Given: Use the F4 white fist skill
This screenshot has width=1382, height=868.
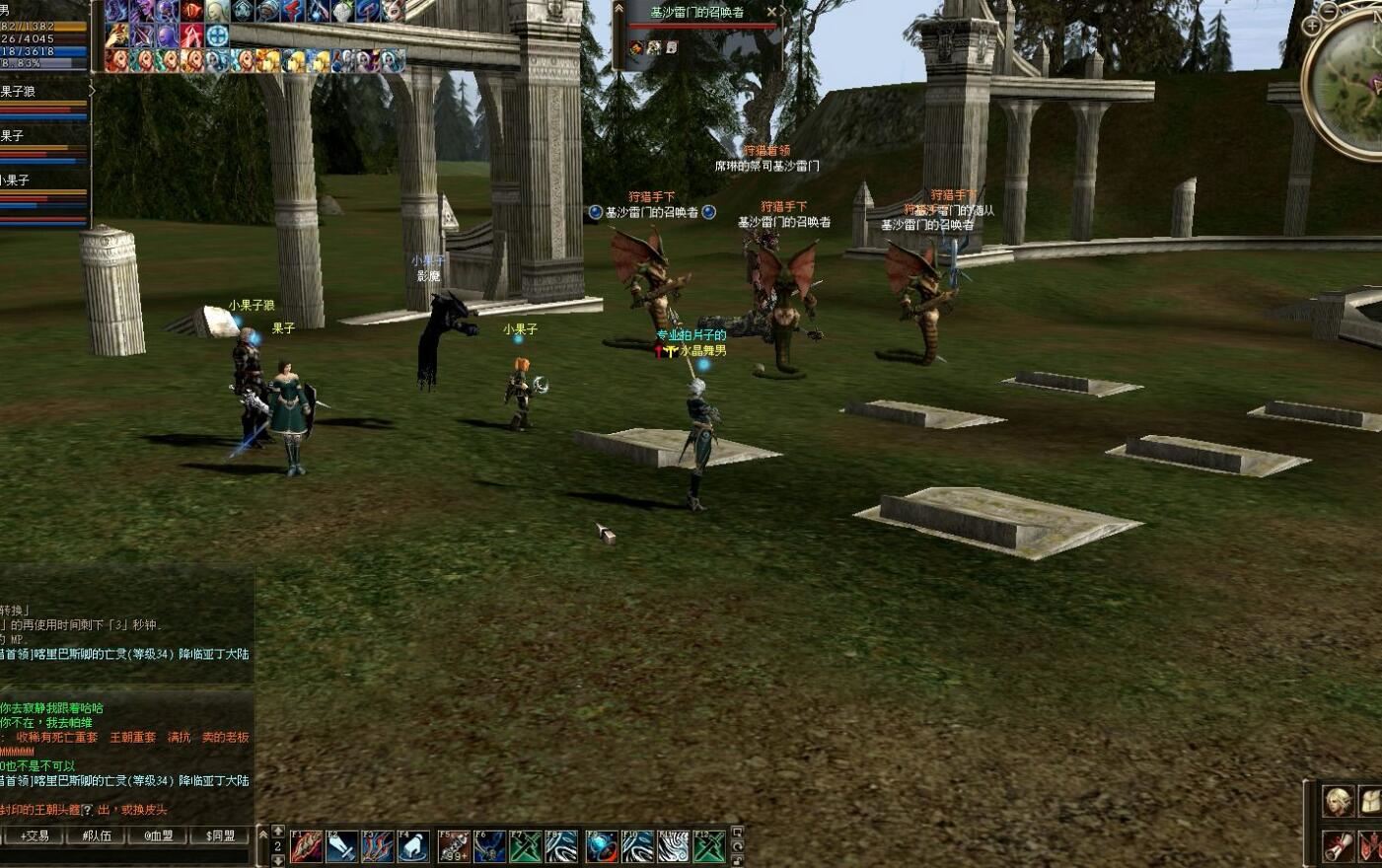Looking at the screenshot, I should pyautogui.click(x=413, y=846).
